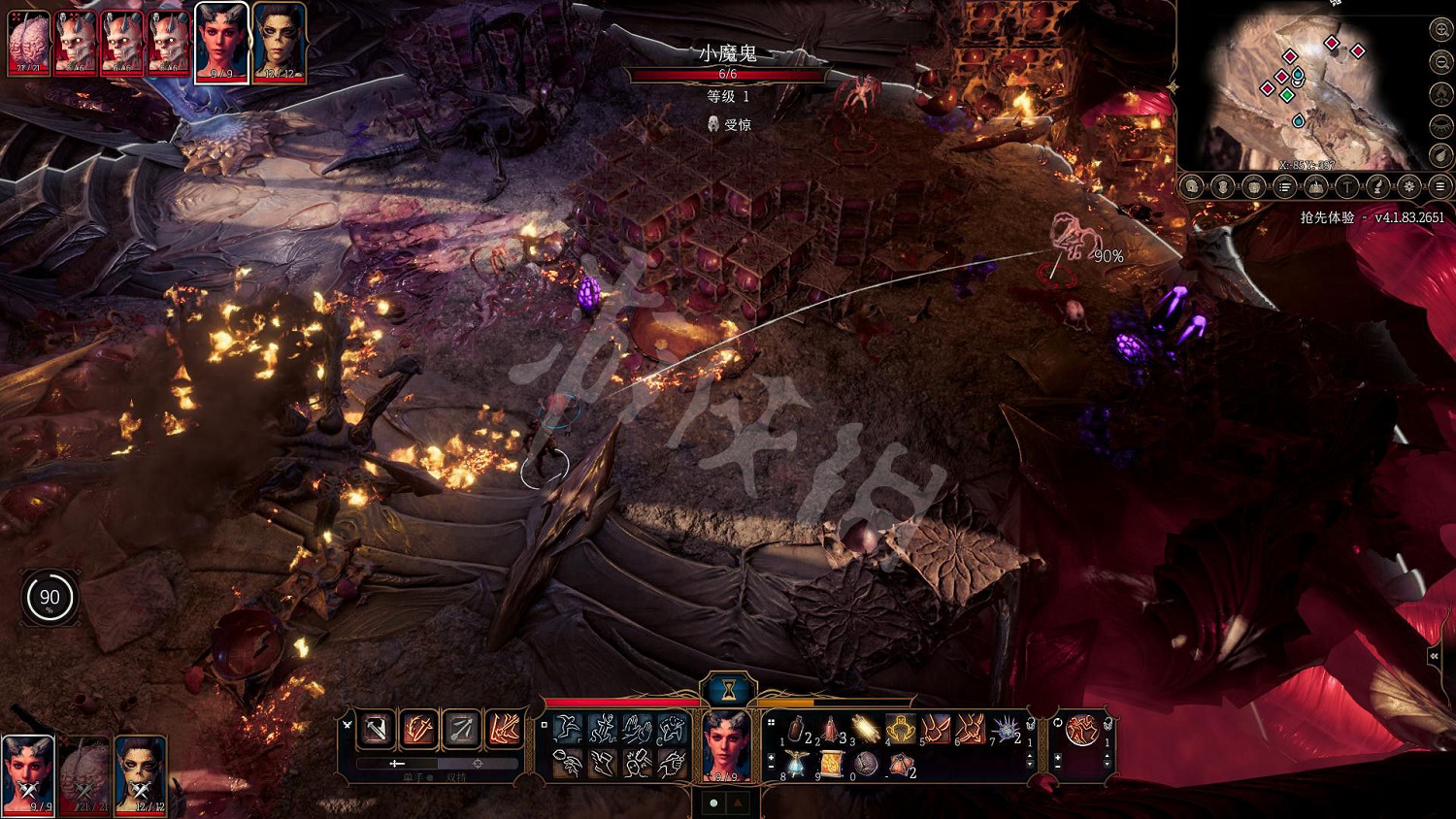Activate the melee sword attack icon
Viewport: 1456px width, 819px height.
tap(377, 729)
